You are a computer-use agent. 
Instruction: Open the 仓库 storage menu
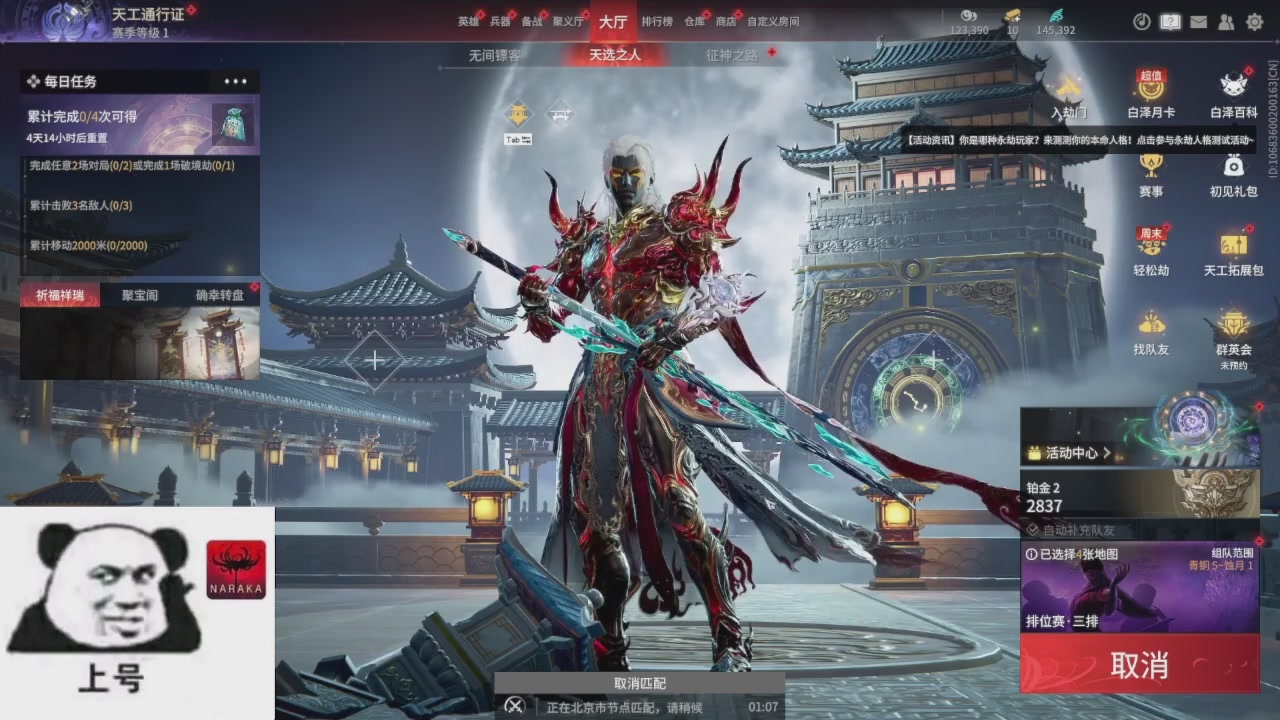point(694,21)
